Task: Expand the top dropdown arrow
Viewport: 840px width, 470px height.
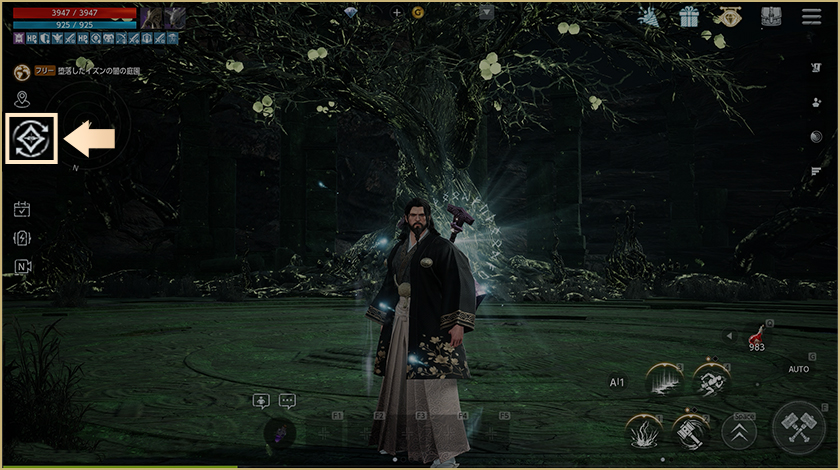Action: [x=486, y=13]
